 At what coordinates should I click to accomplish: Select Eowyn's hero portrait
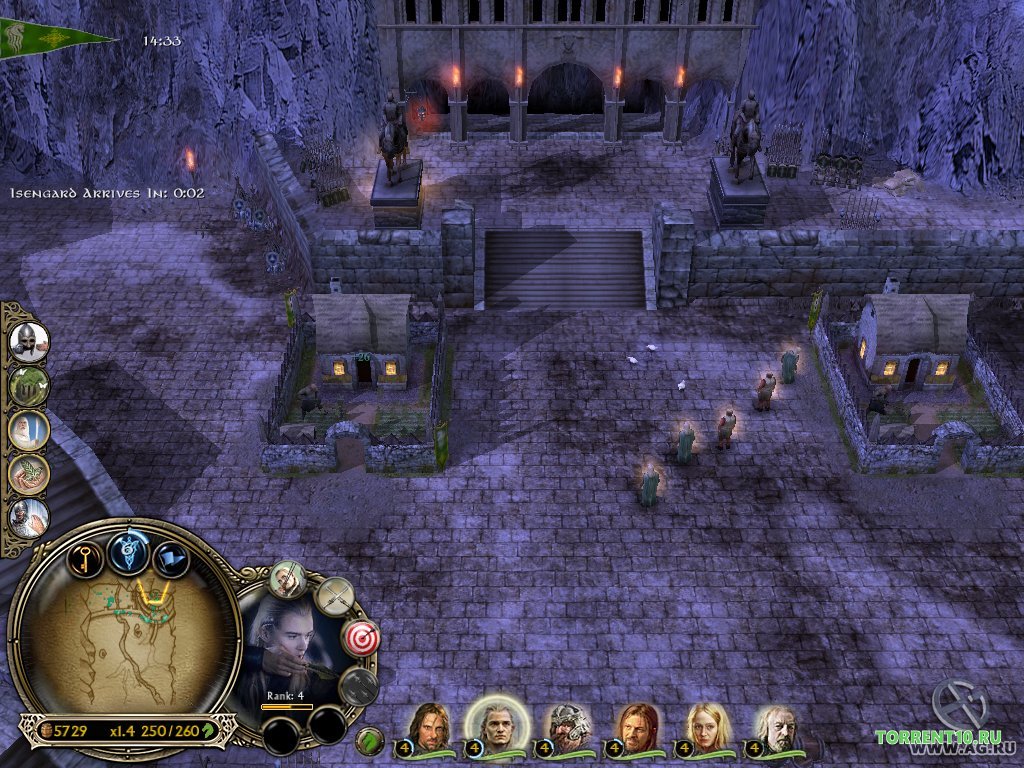[707, 726]
